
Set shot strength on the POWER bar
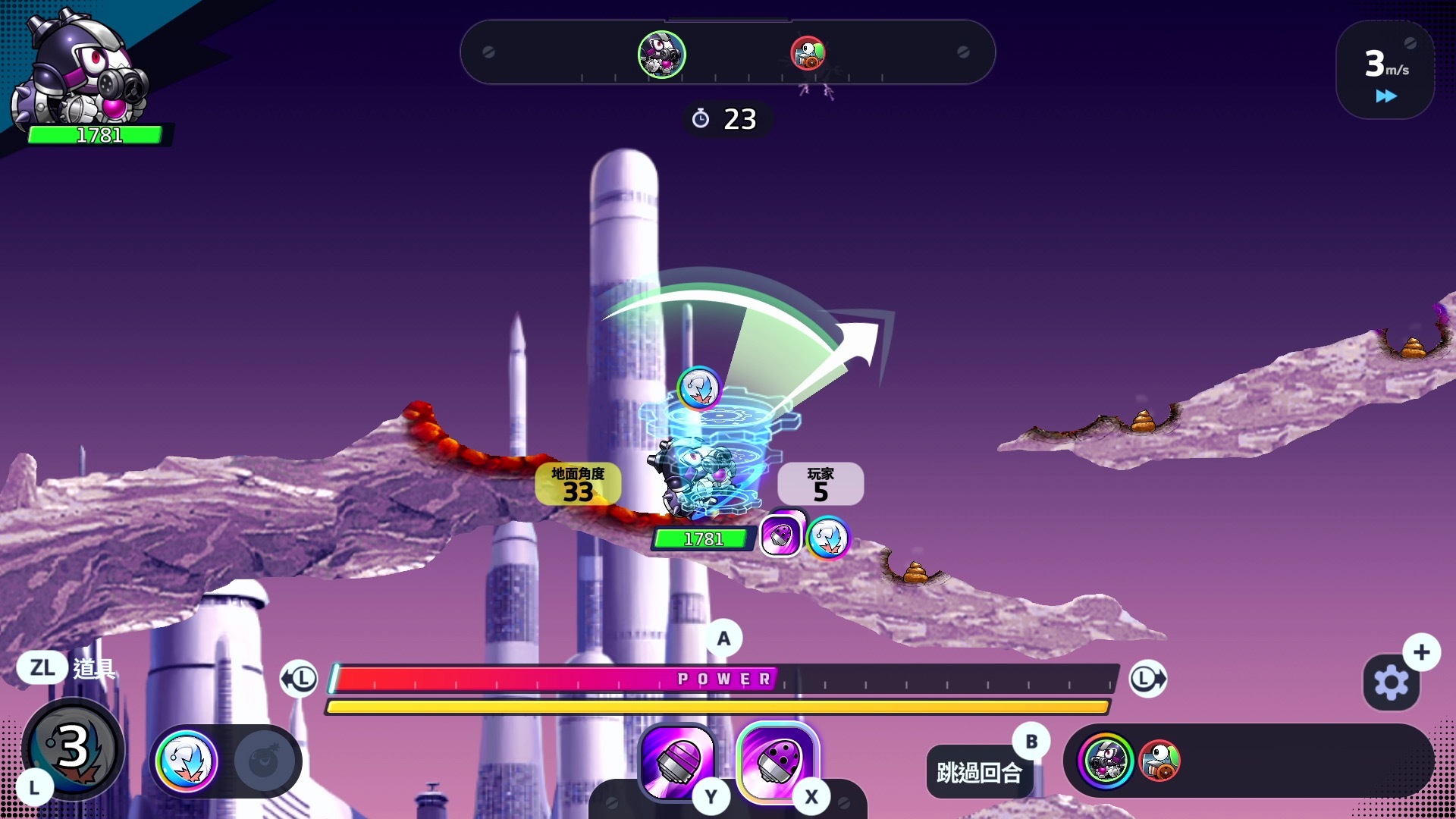pyautogui.click(x=724, y=679)
